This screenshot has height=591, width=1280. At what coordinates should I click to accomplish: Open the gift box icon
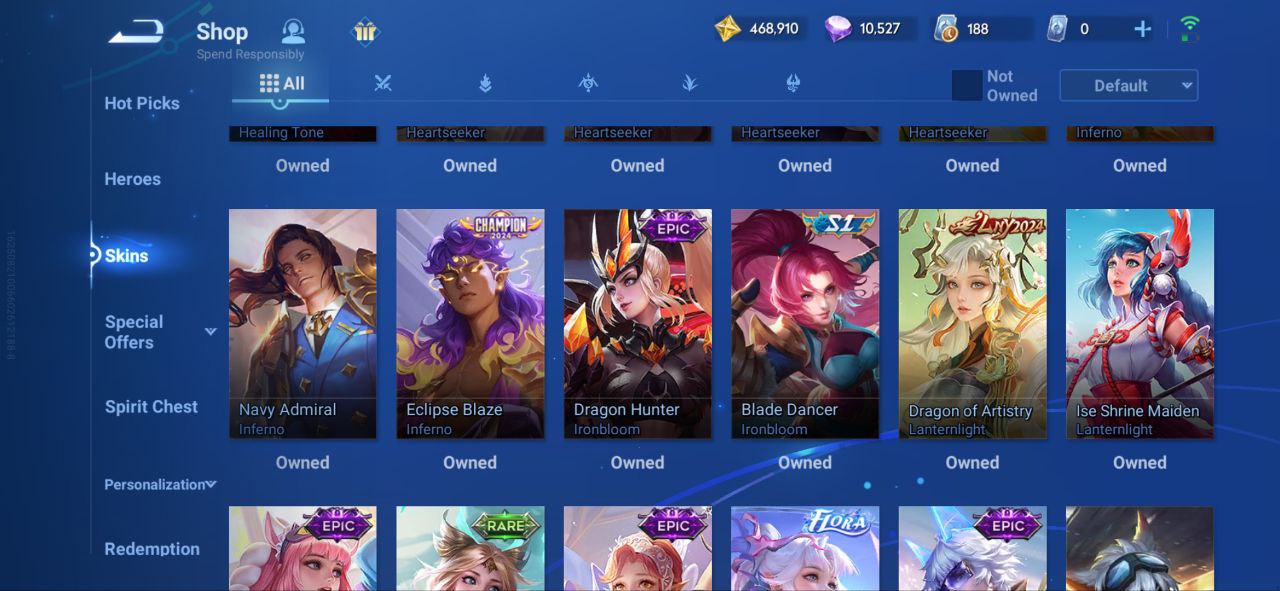(x=365, y=32)
